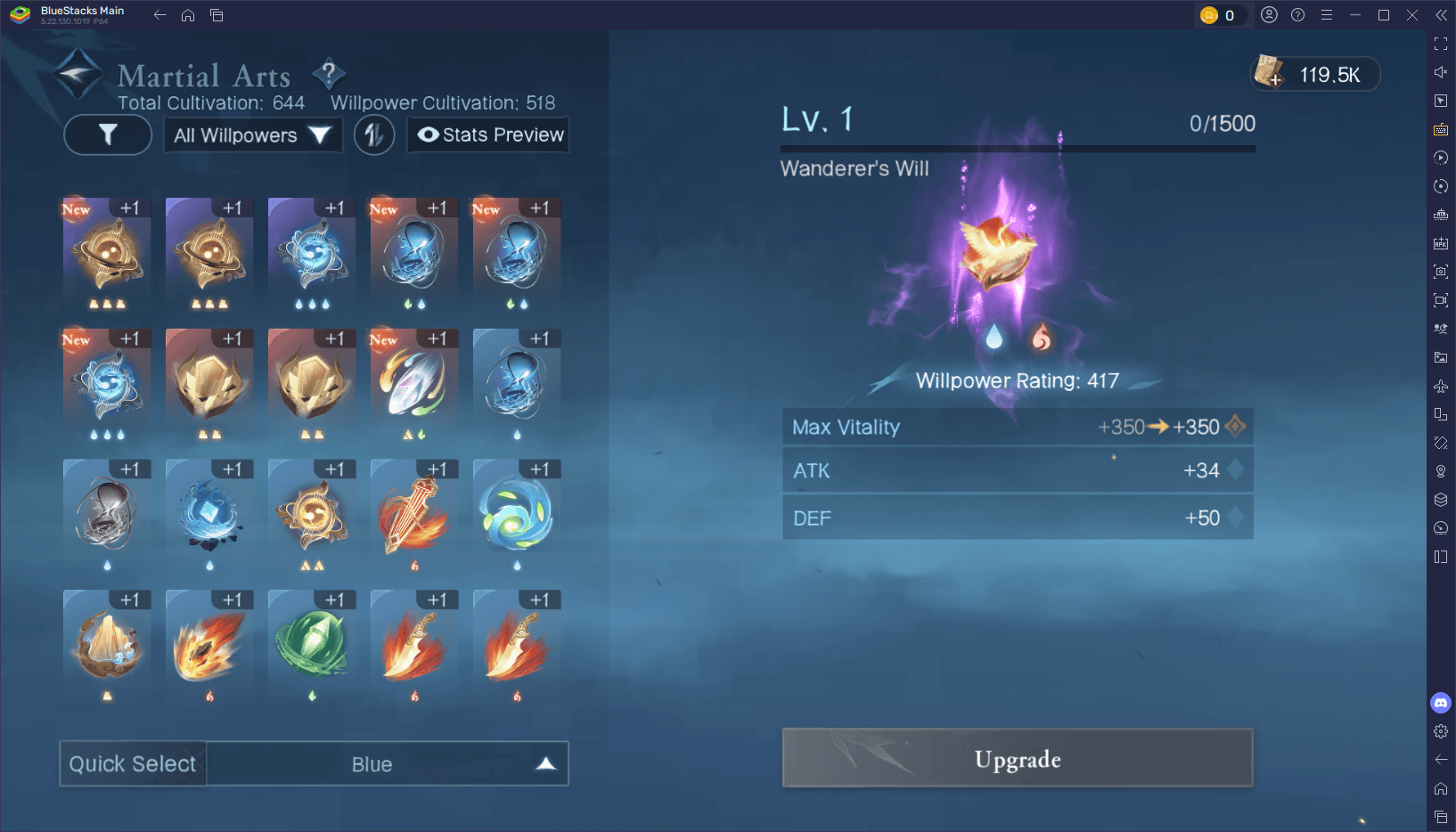Select the keyboard controls icon in BlueStacks sidebar
Screen dimensions: 1456x832
coord(1440,129)
